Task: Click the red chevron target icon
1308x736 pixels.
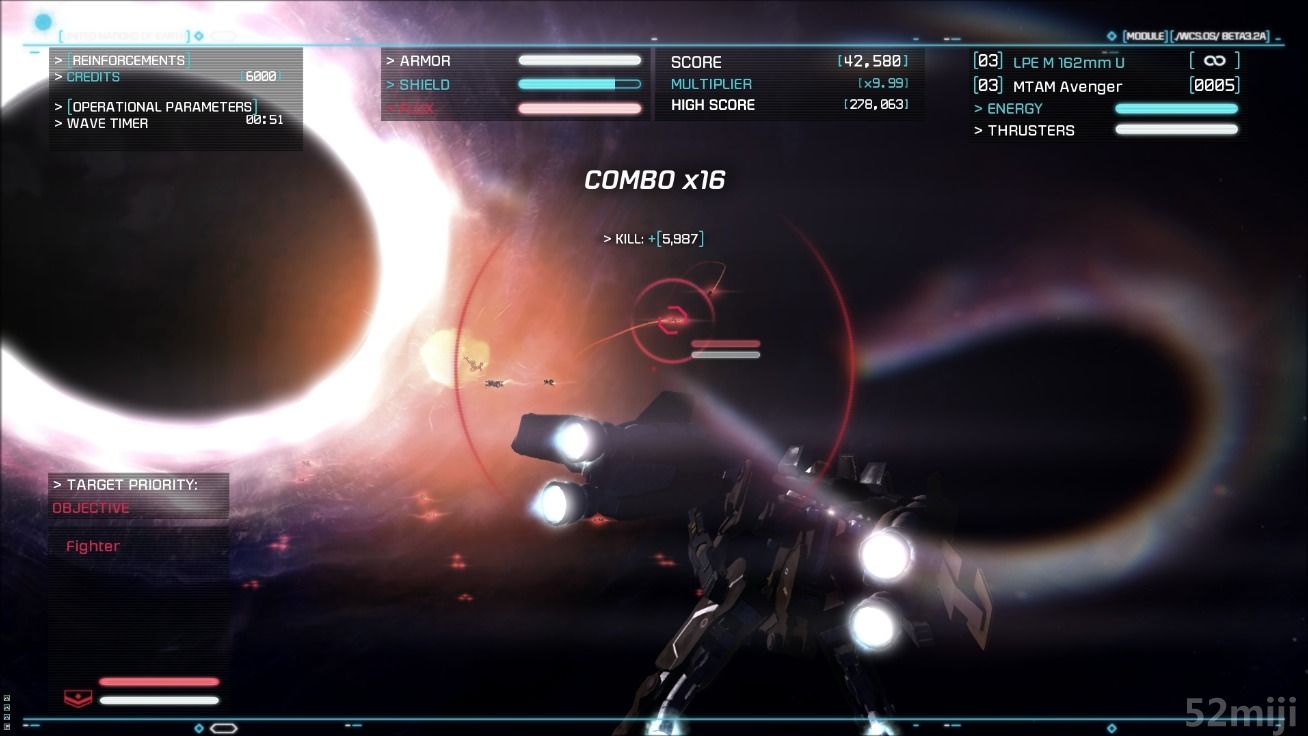Action: (x=77, y=698)
